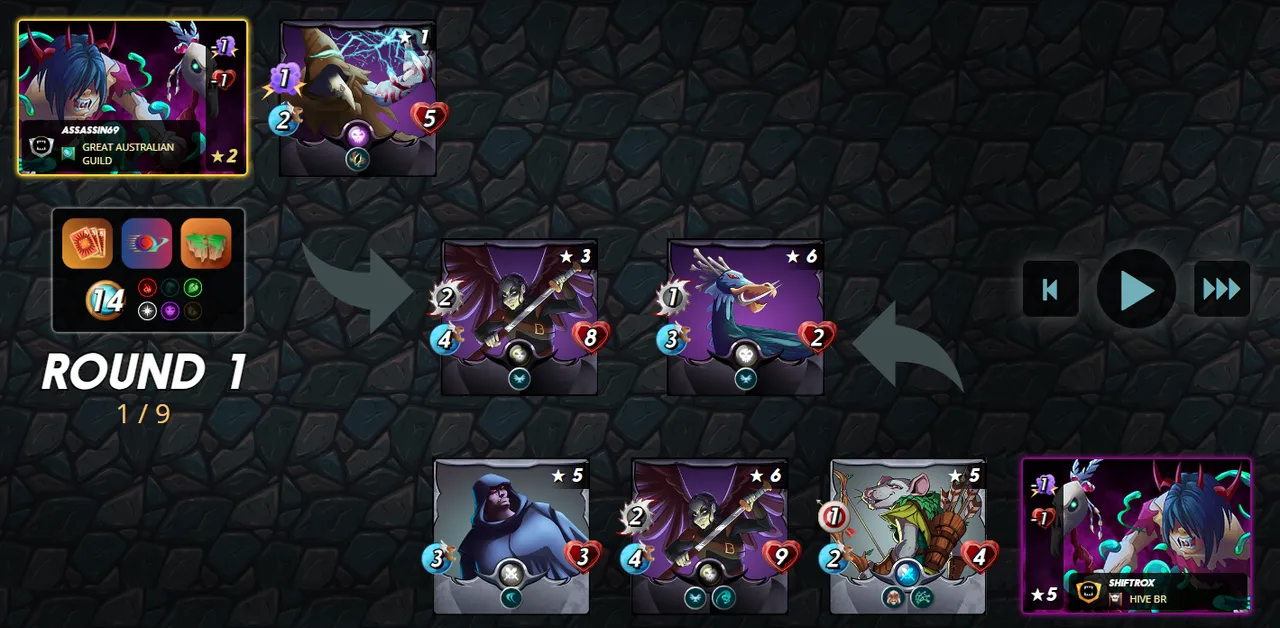The height and width of the screenshot is (628, 1280).
Task: Choose the hooded figure monster card
Action: (511, 536)
